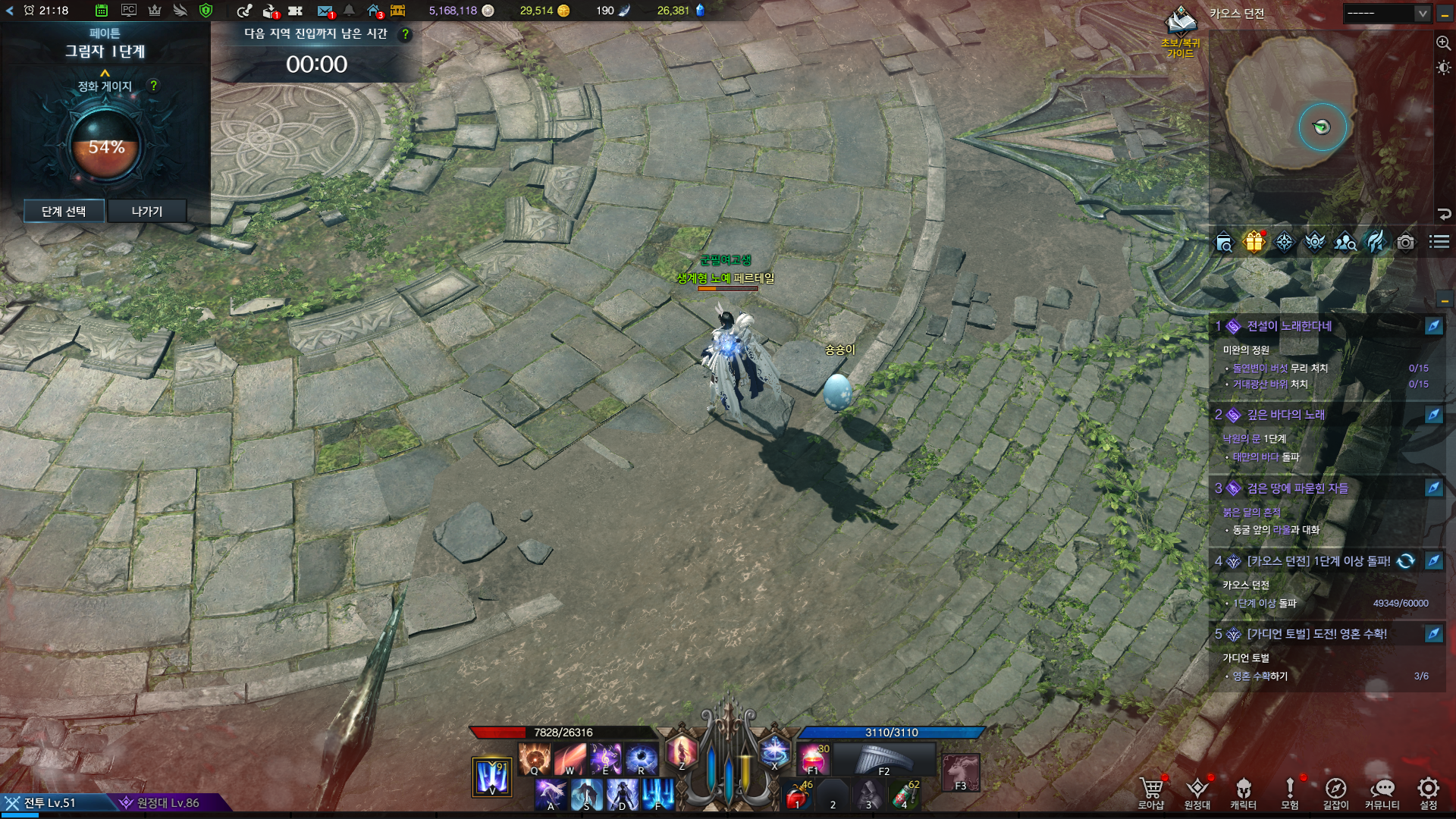Use the F1 potion slot
This screenshot has height=819, width=1456.
(x=812, y=758)
